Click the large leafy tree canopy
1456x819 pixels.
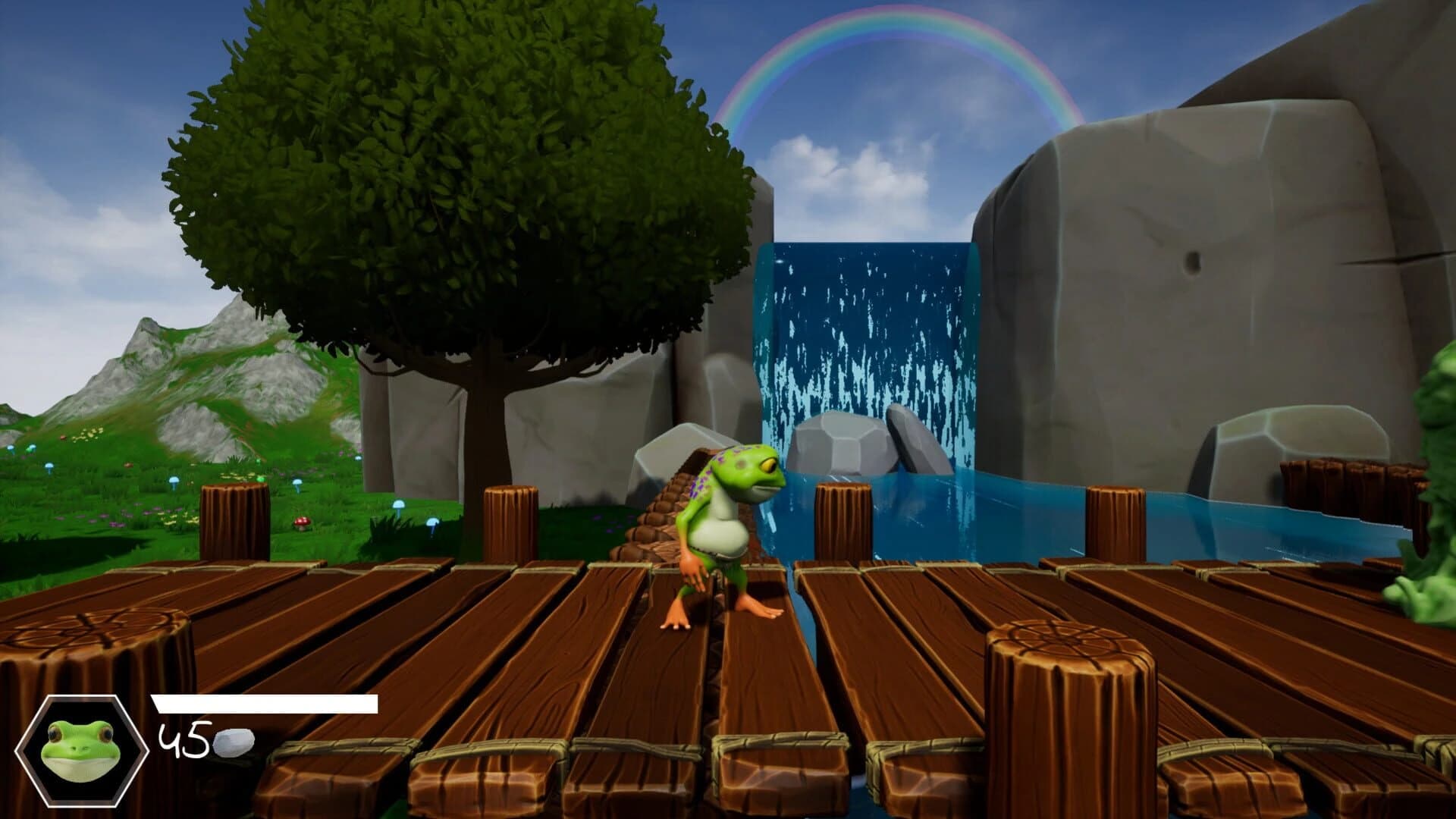tap(455, 190)
